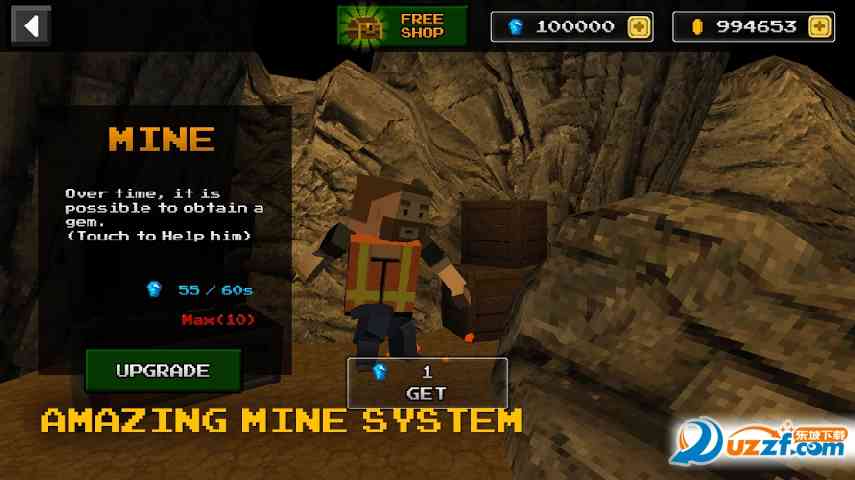Add more gems with the plus button
Image resolution: width=855 pixels, height=480 pixels.
click(x=639, y=27)
